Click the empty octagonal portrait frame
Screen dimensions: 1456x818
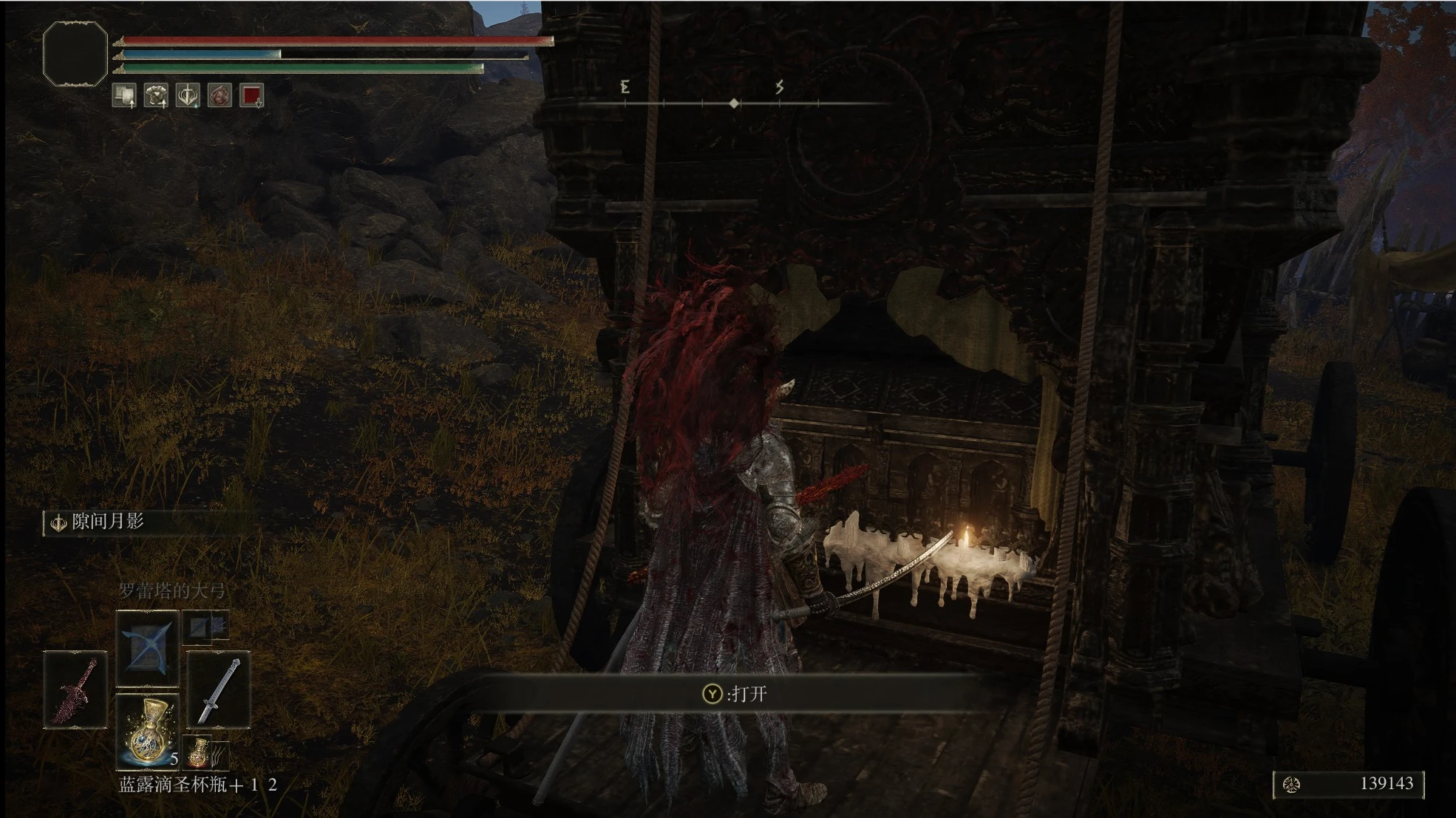pos(75,53)
